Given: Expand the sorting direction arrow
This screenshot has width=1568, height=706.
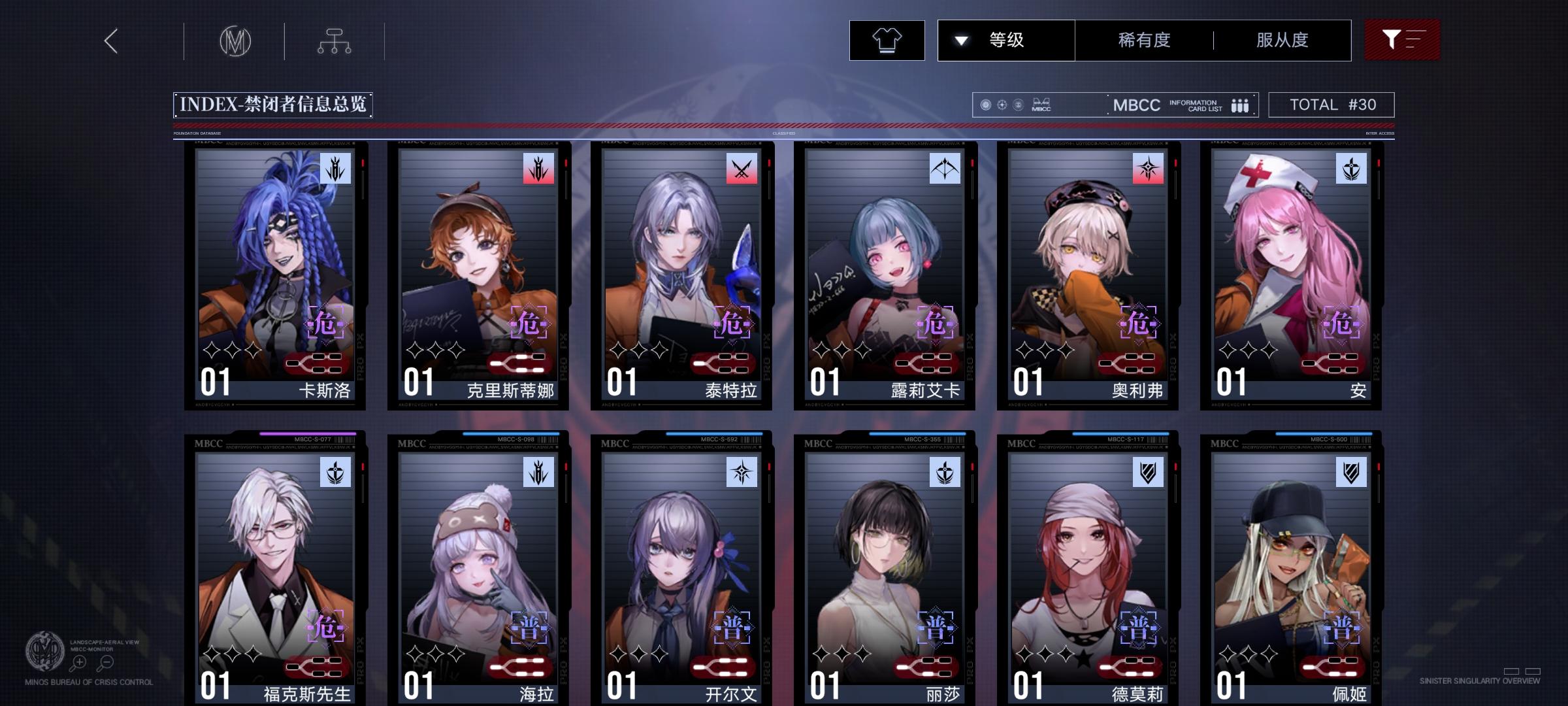Looking at the screenshot, I should 960,40.
